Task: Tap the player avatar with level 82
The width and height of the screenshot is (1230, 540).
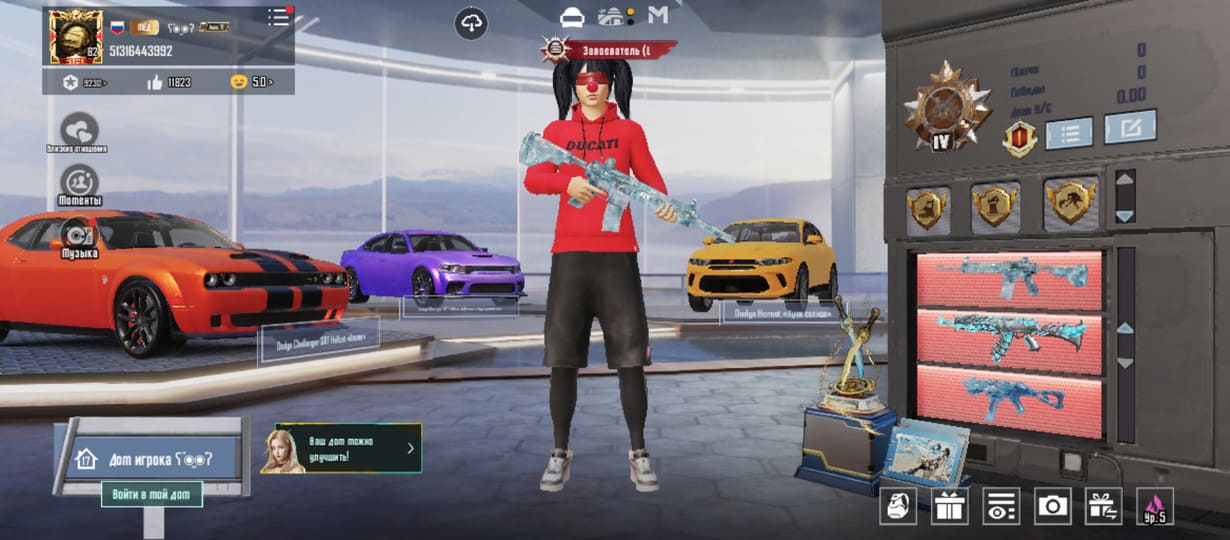Action: tap(76, 36)
